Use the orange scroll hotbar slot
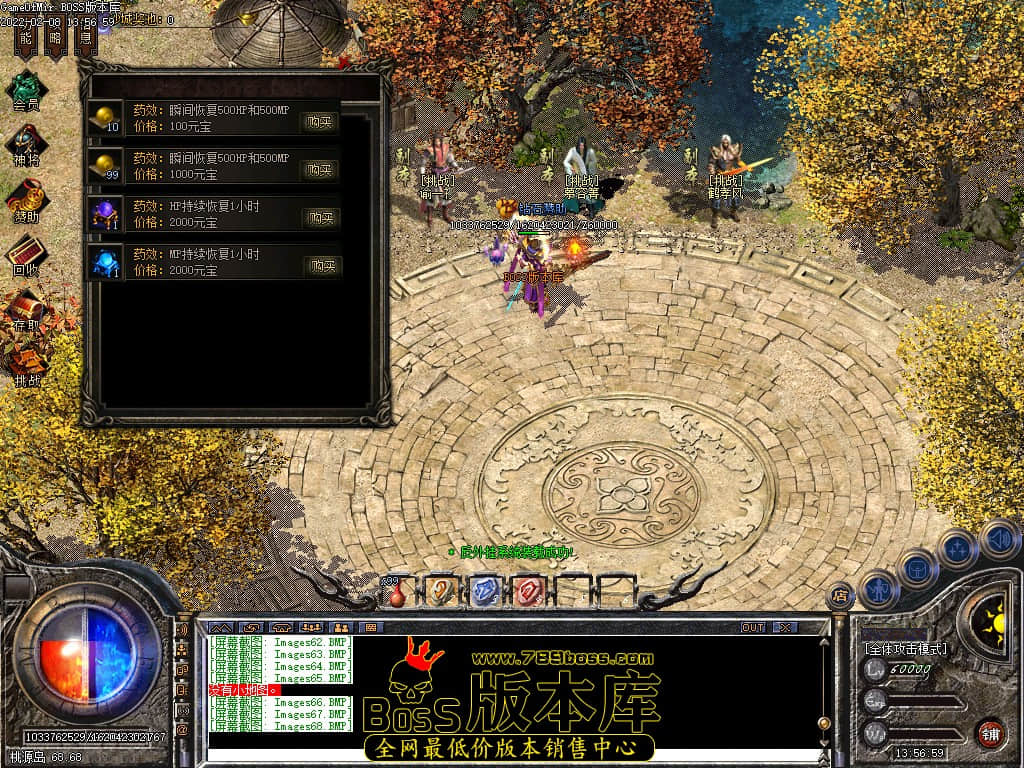 click(441, 591)
